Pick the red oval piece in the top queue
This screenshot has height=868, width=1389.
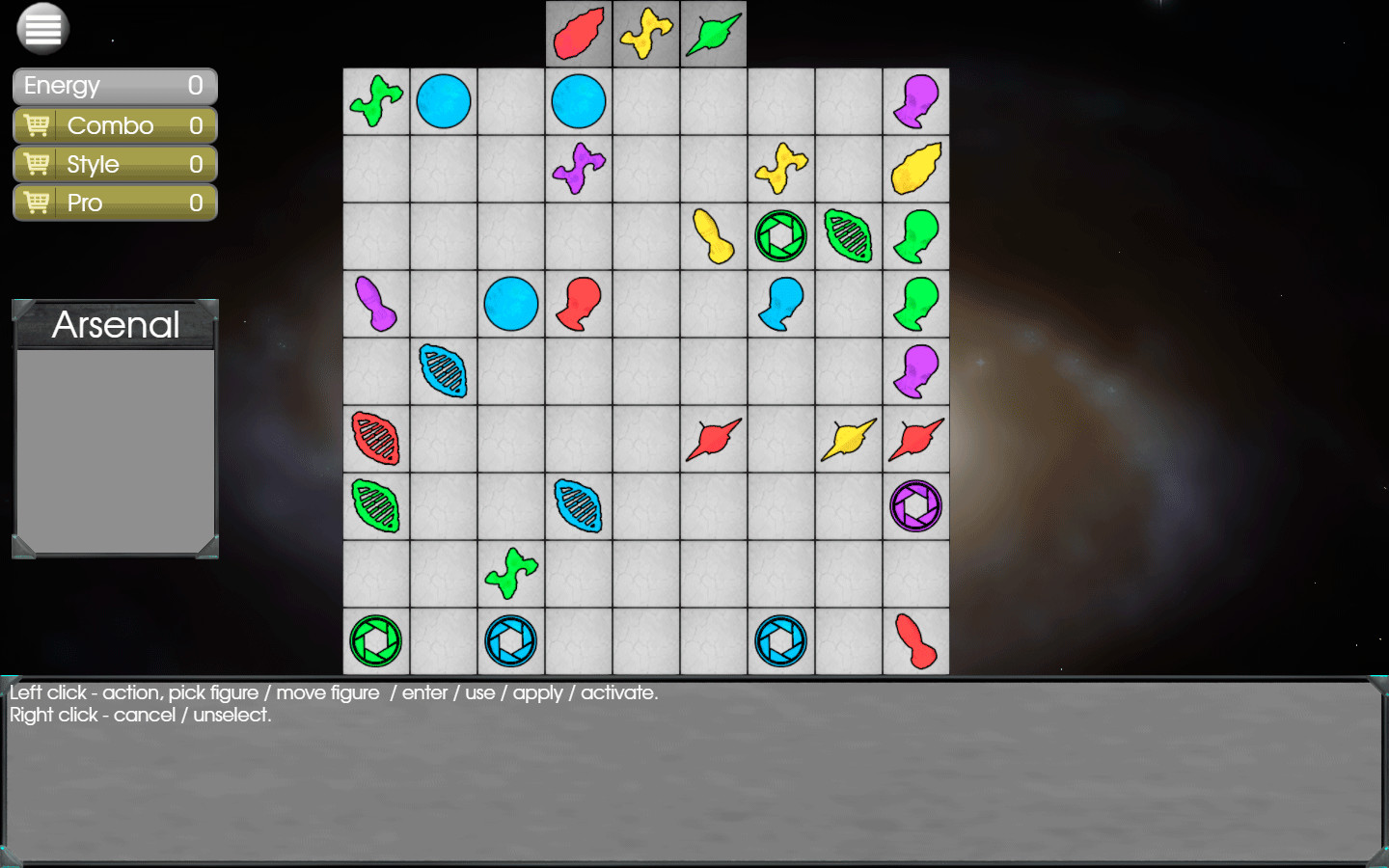[x=578, y=34]
